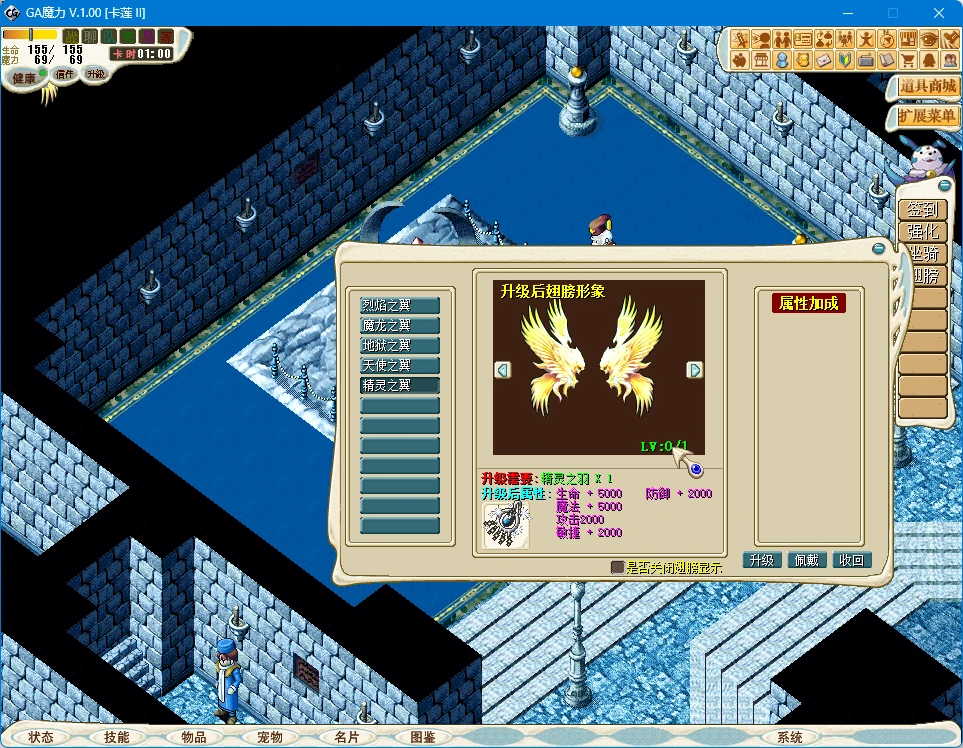Open the 签到 daily sign-in
This screenshot has width=963, height=748.
point(922,210)
